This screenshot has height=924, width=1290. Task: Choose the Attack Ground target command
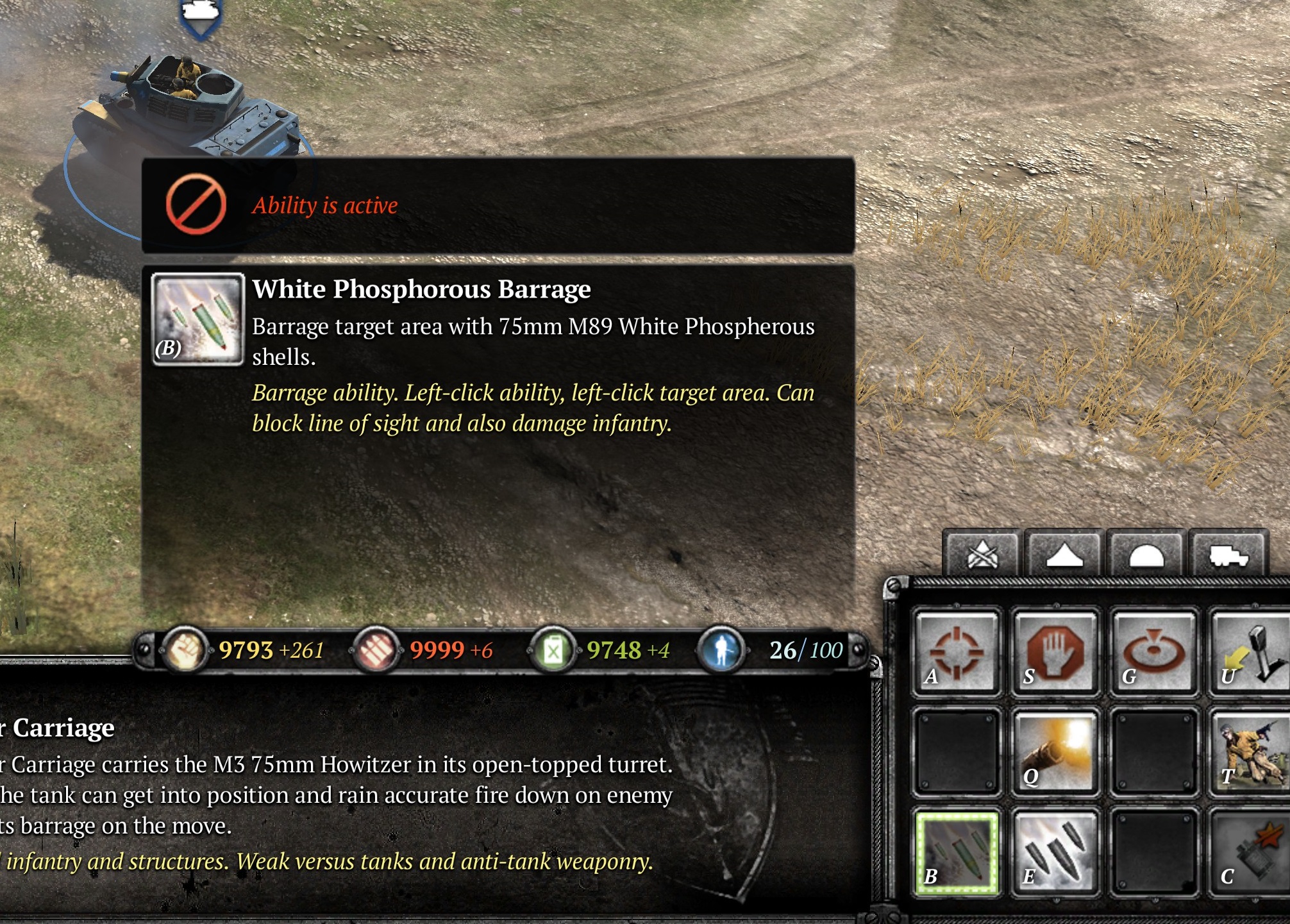1153,652
